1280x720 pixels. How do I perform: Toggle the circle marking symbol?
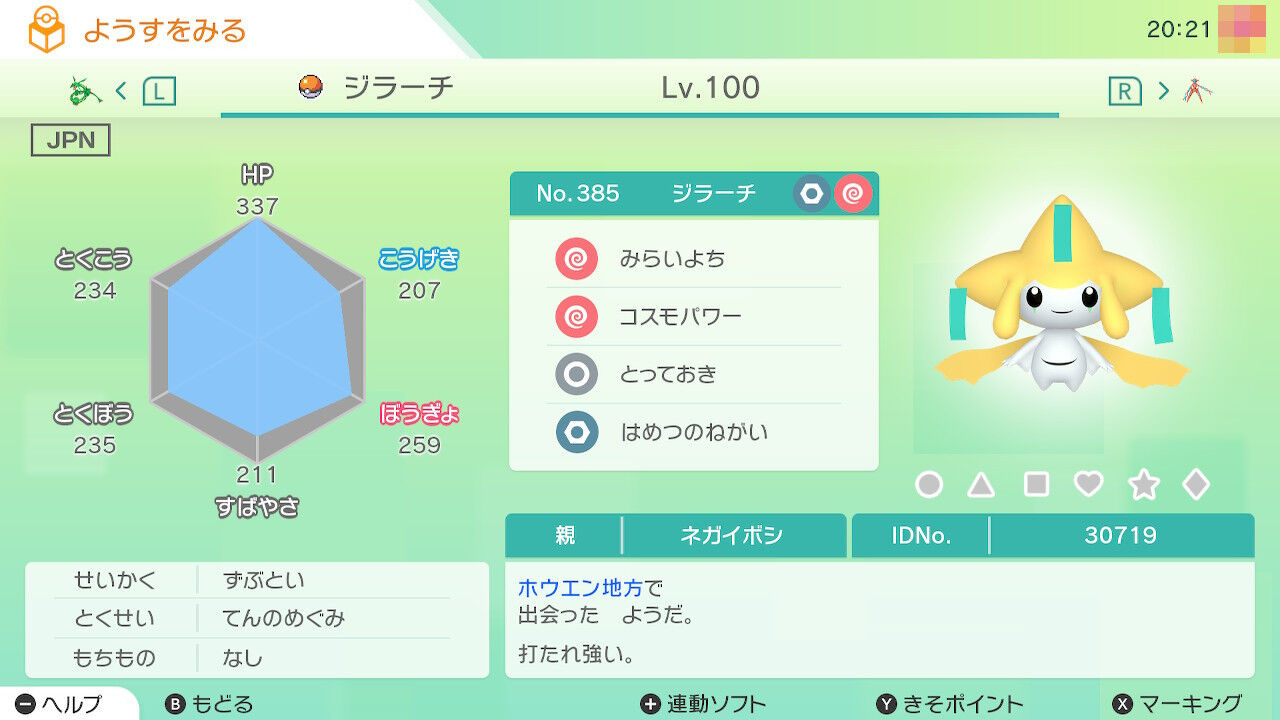(x=929, y=483)
